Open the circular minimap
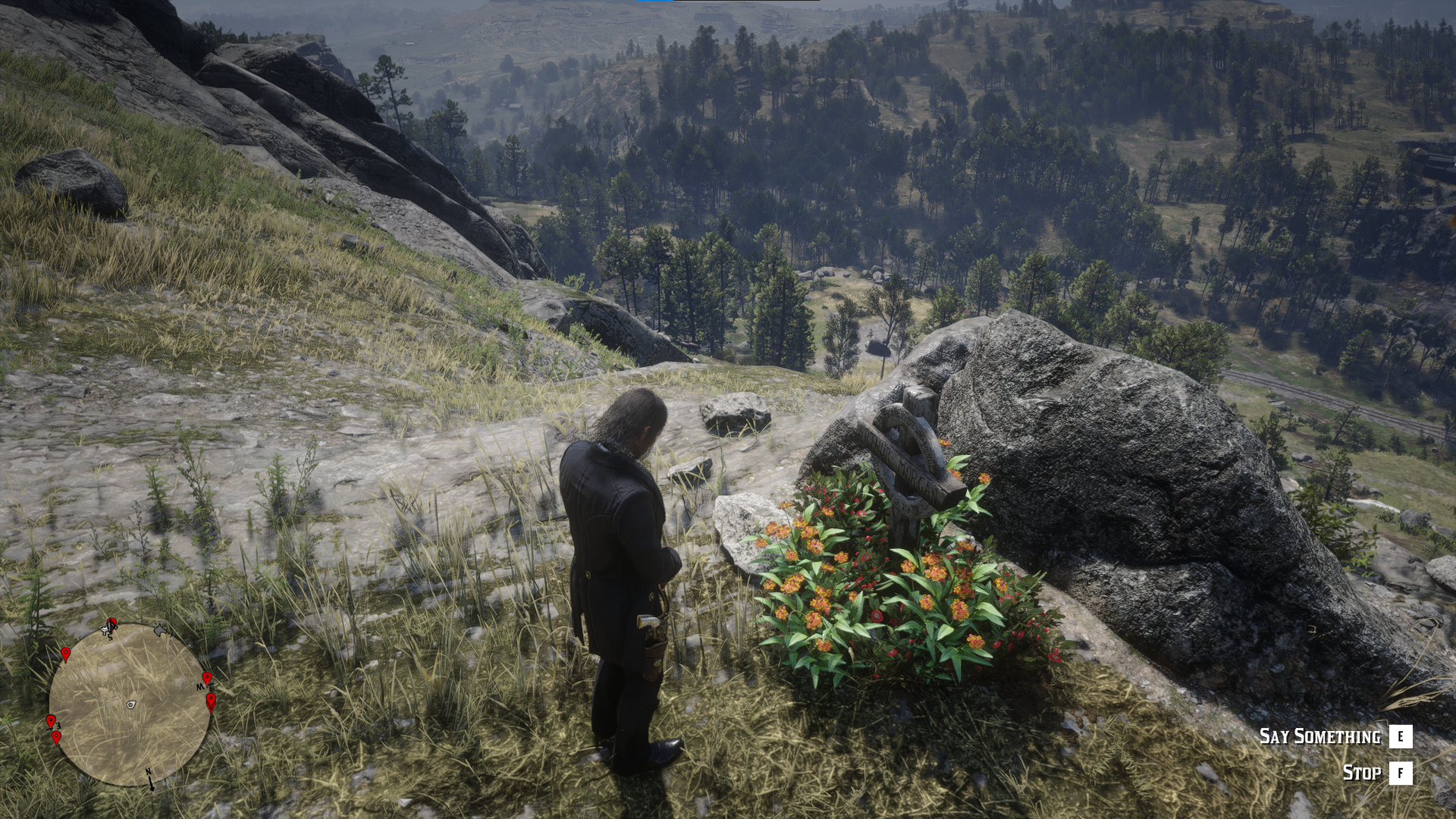 click(x=130, y=704)
